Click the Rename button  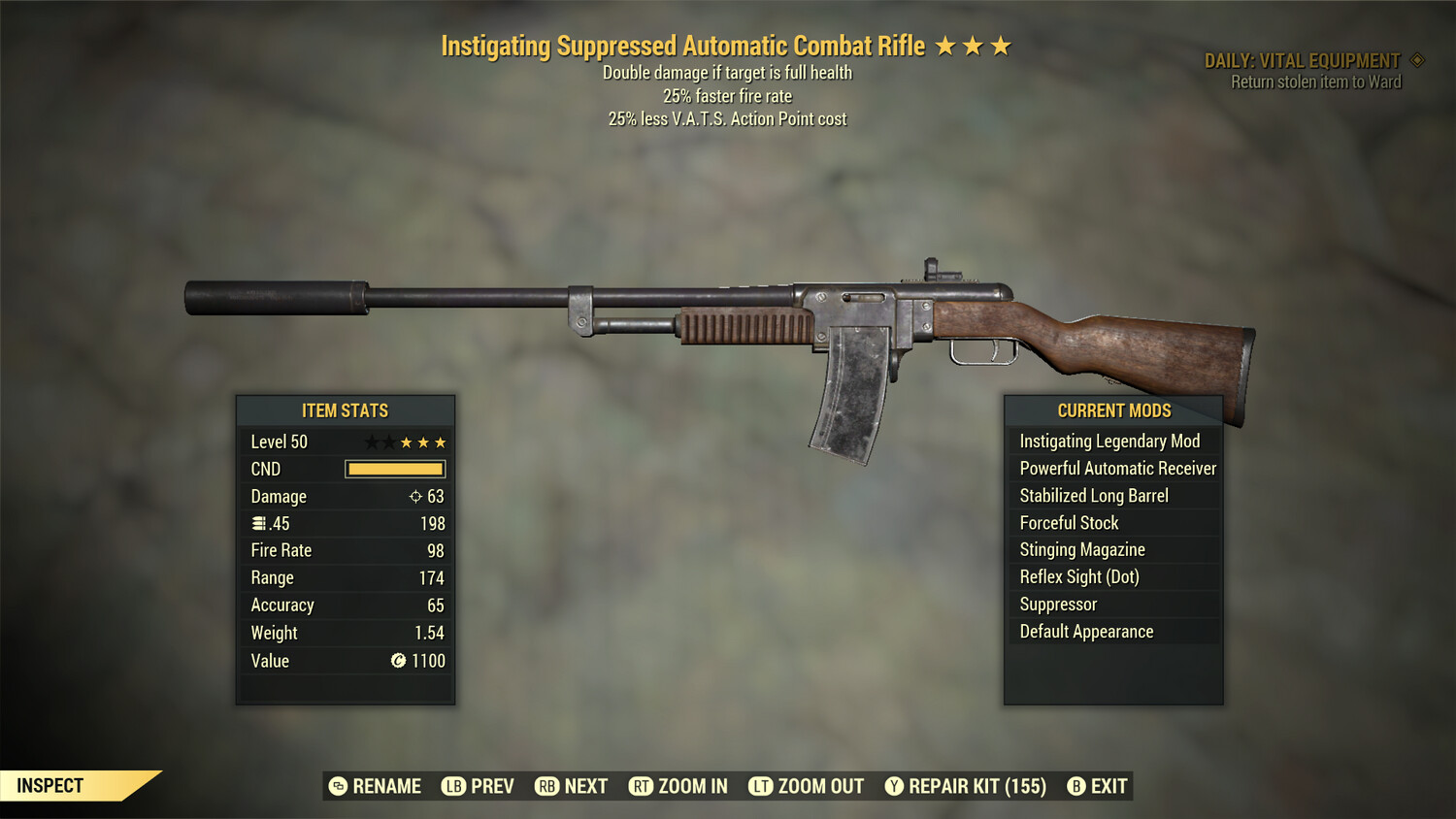point(378,786)
